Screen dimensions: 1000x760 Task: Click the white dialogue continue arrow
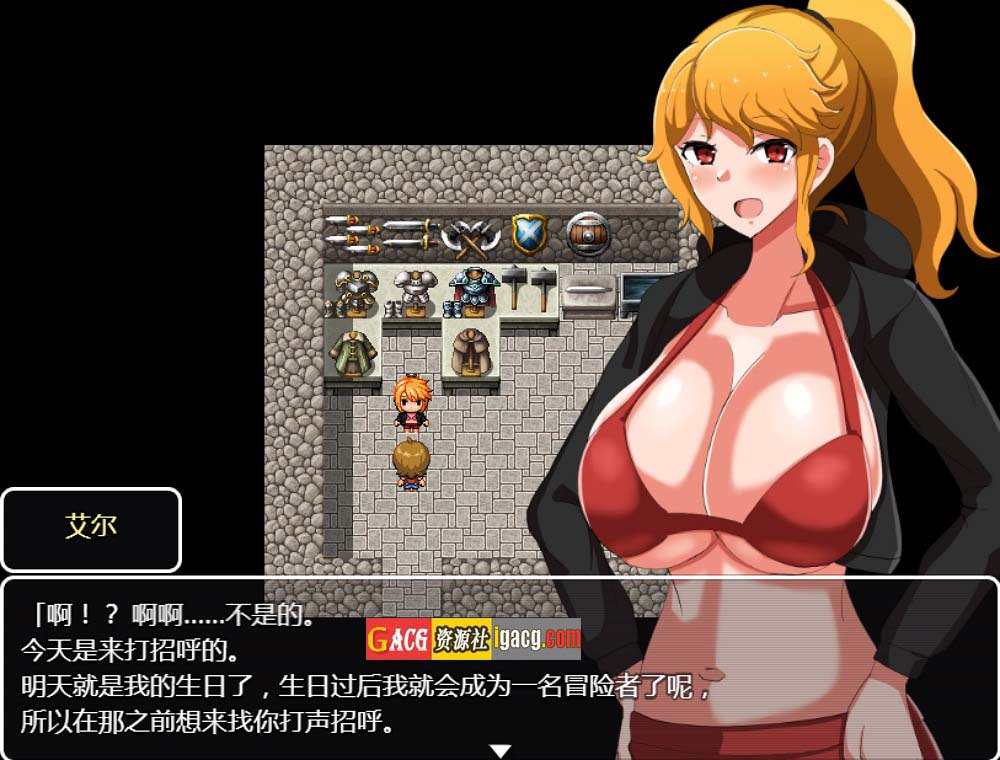click(x=500, y=750)
